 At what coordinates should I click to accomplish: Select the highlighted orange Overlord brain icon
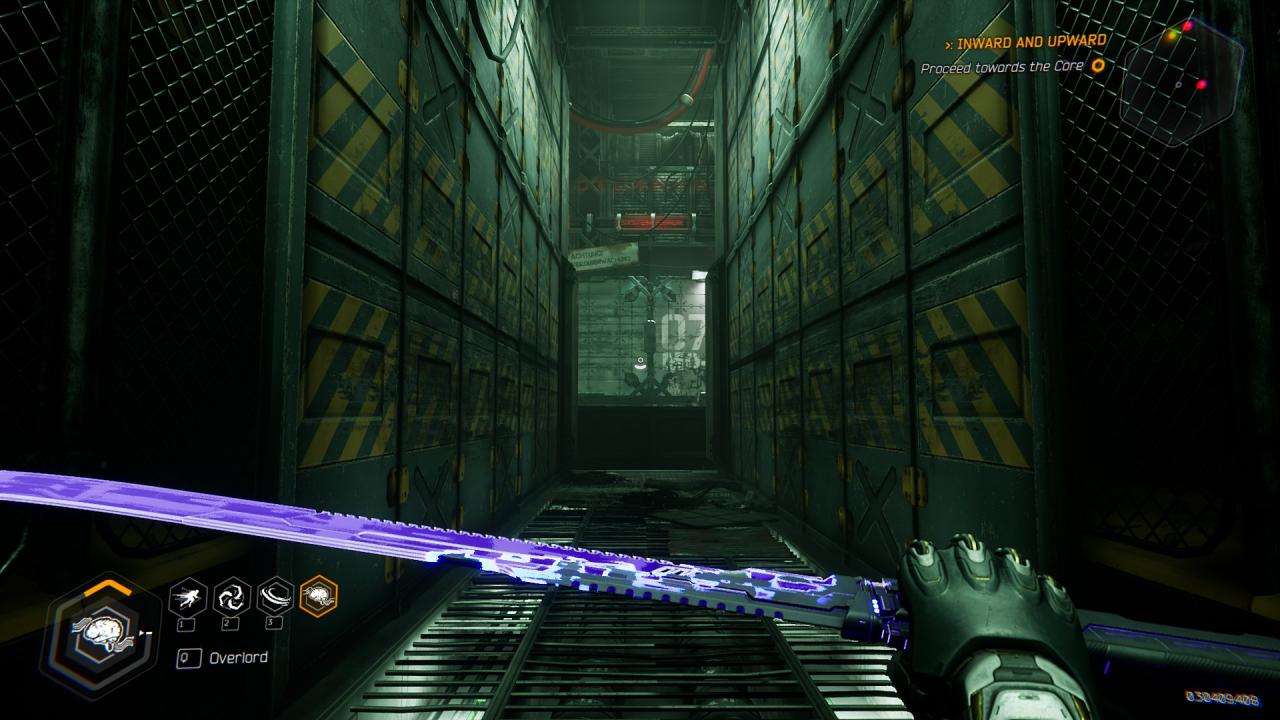(319, 597)
